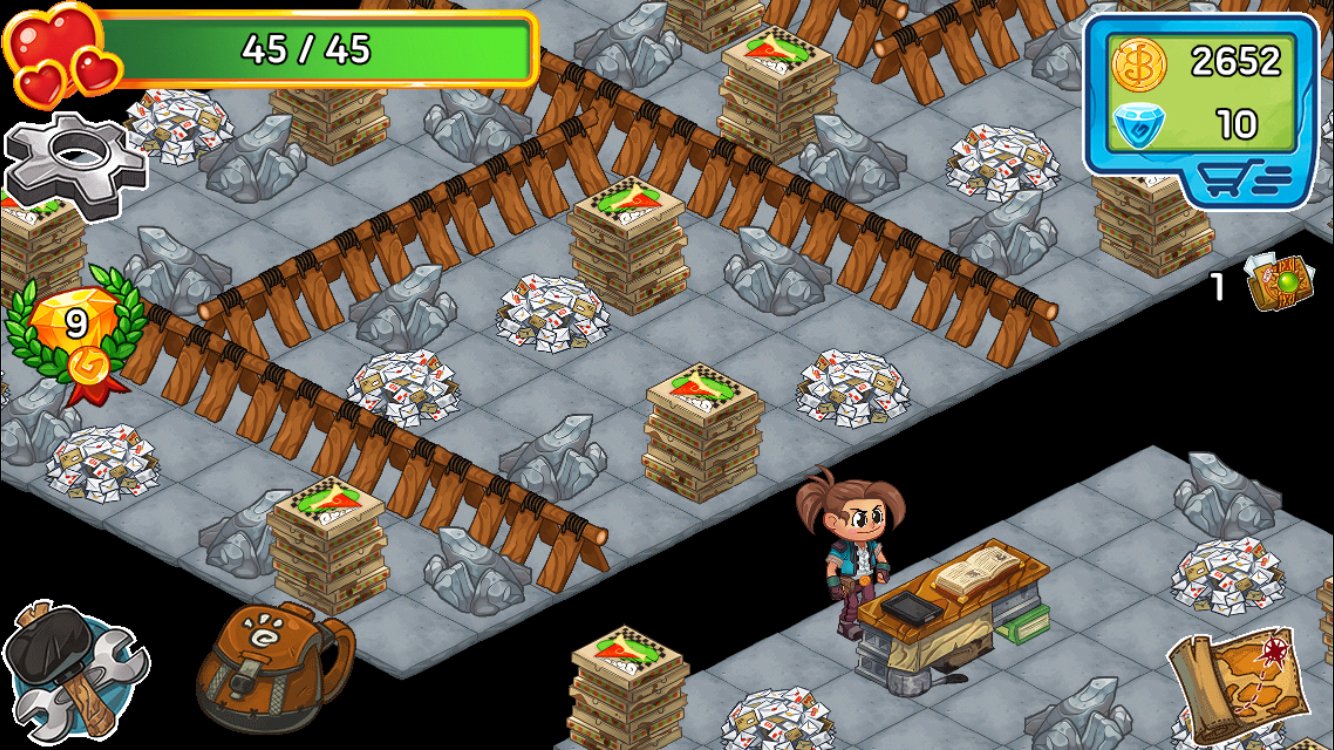The image size is (1334, 750).
Task: Click the diamond count showing 10
Action: click(1240, 123)
